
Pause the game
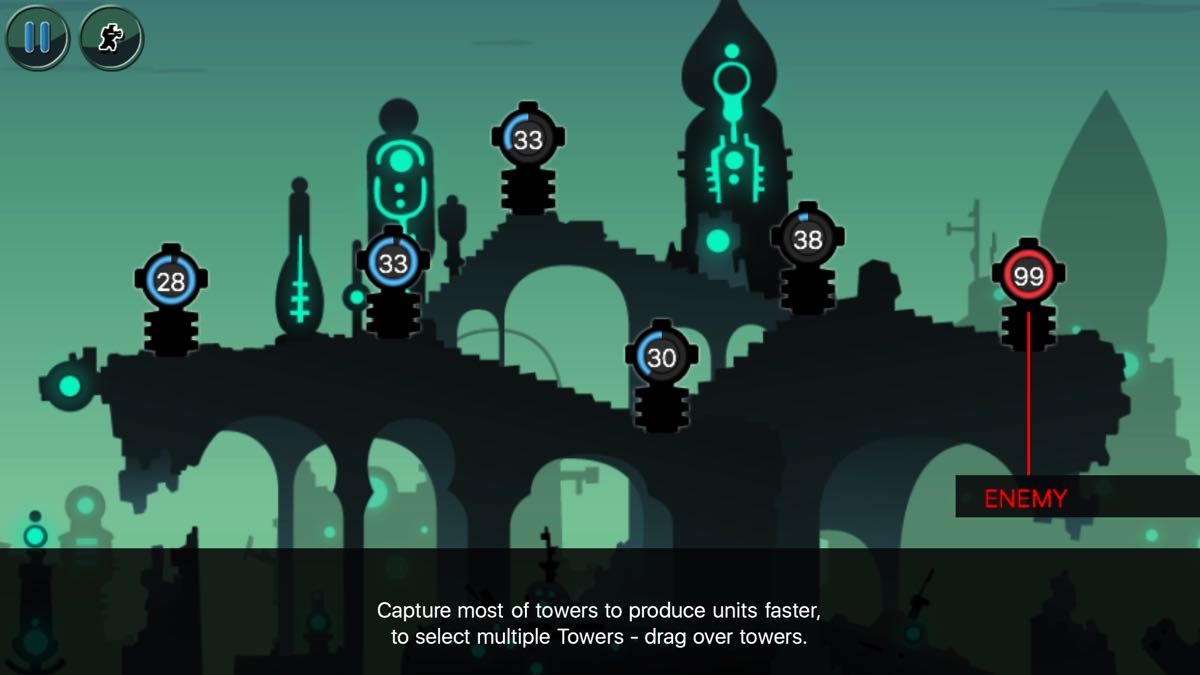pos(37,37)
